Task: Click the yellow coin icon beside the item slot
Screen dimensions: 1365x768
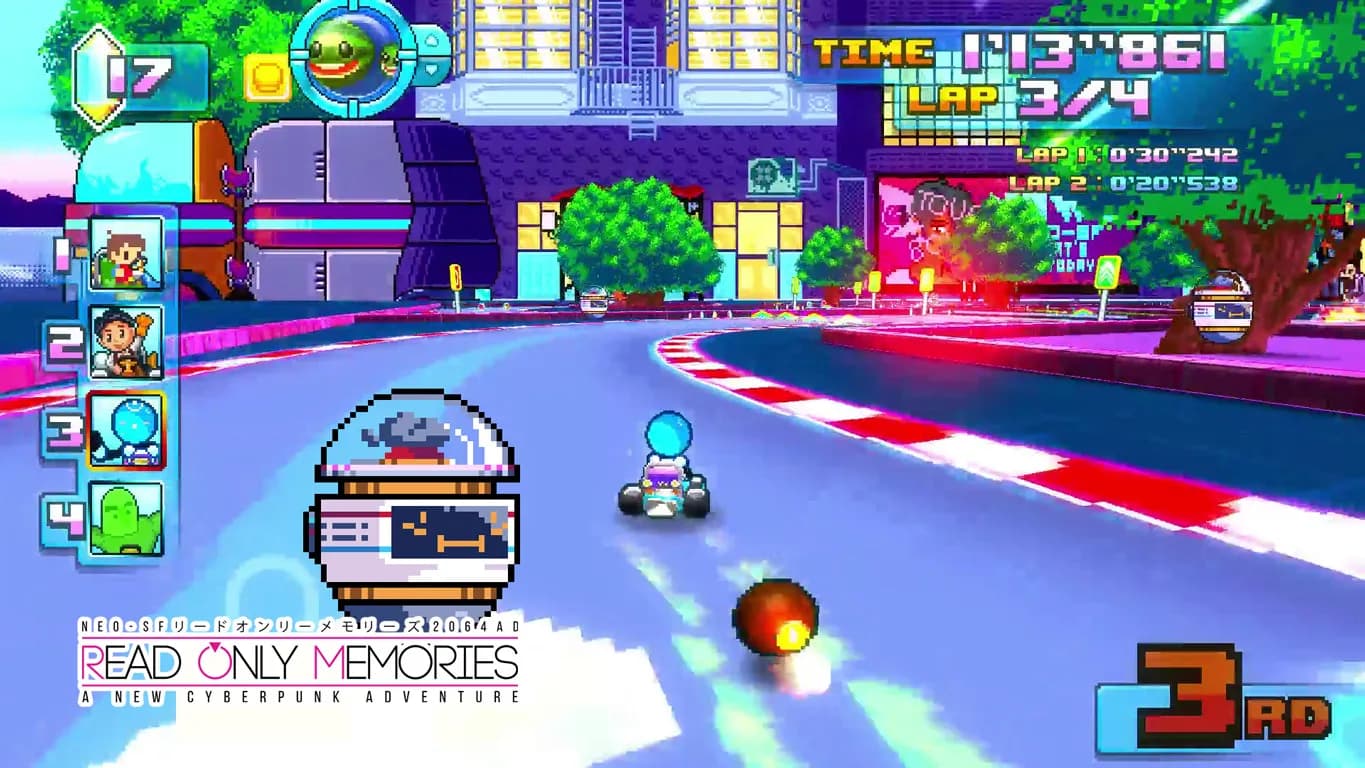Action: coord(267,77)
